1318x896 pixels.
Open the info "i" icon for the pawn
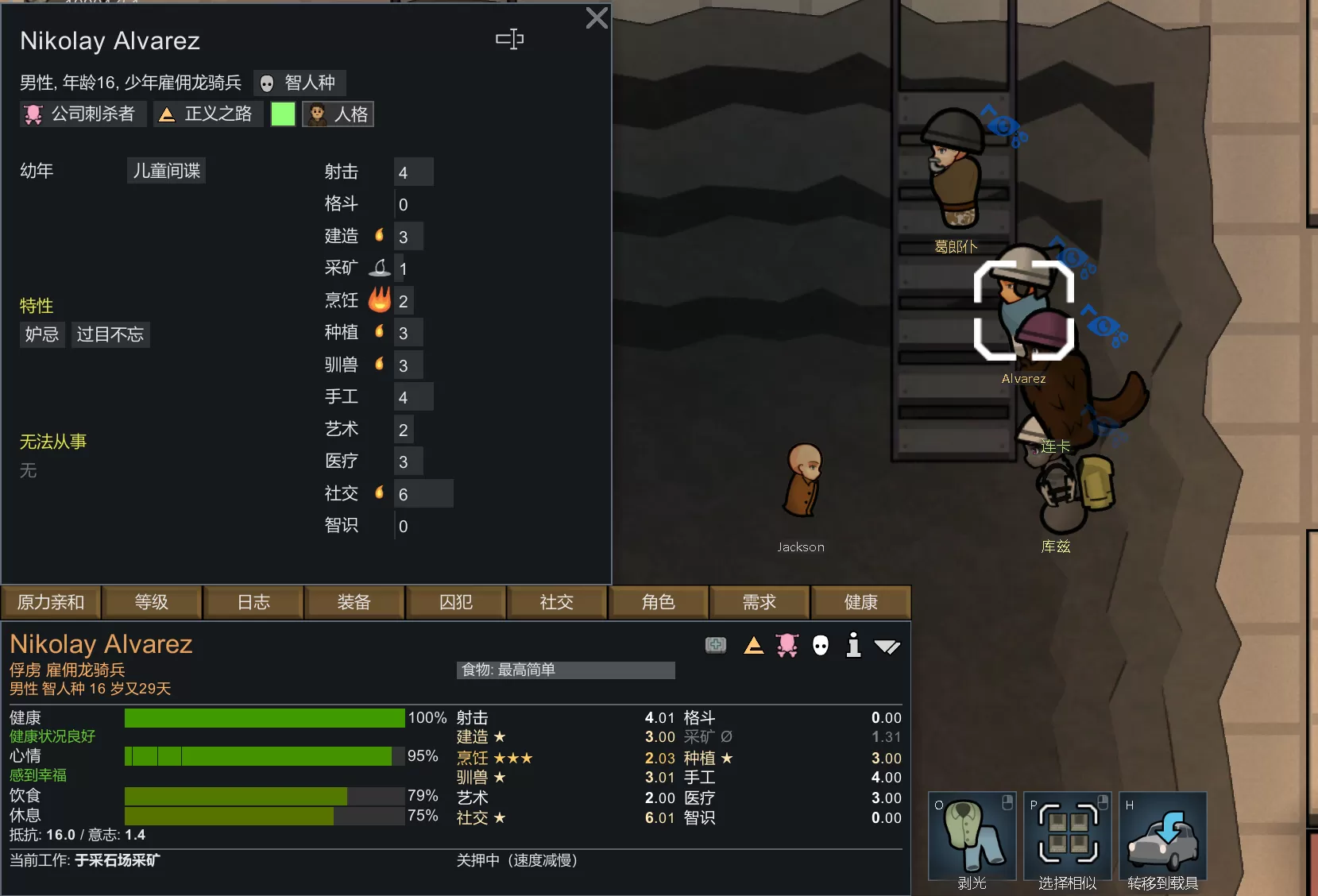click(853, 645)
